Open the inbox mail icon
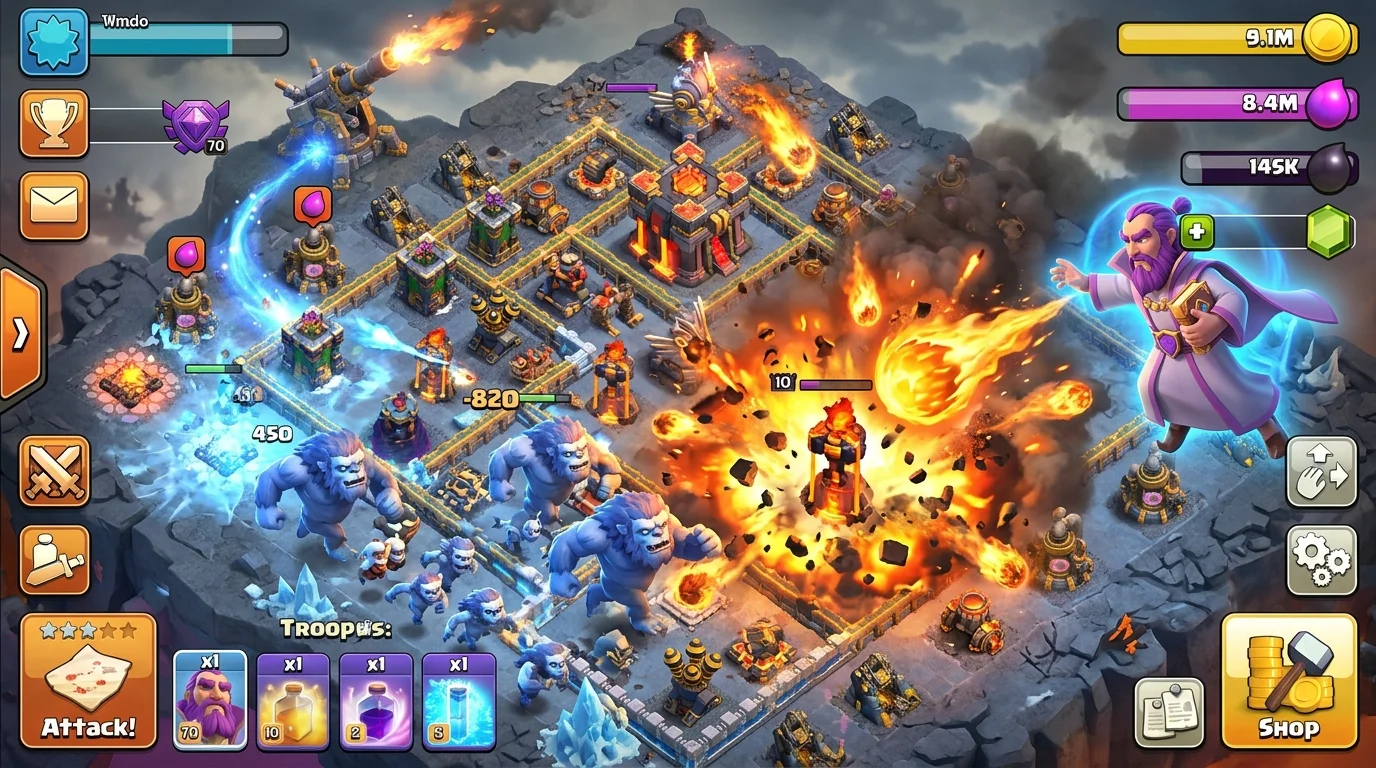This screenshot has width=1376, height=768. pos(55,205)
